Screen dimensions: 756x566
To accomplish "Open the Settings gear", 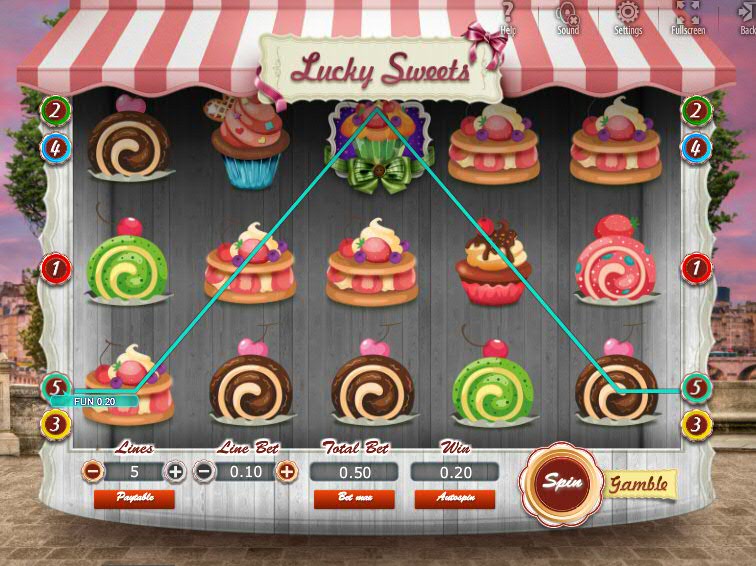I will (x=628, y=15).
